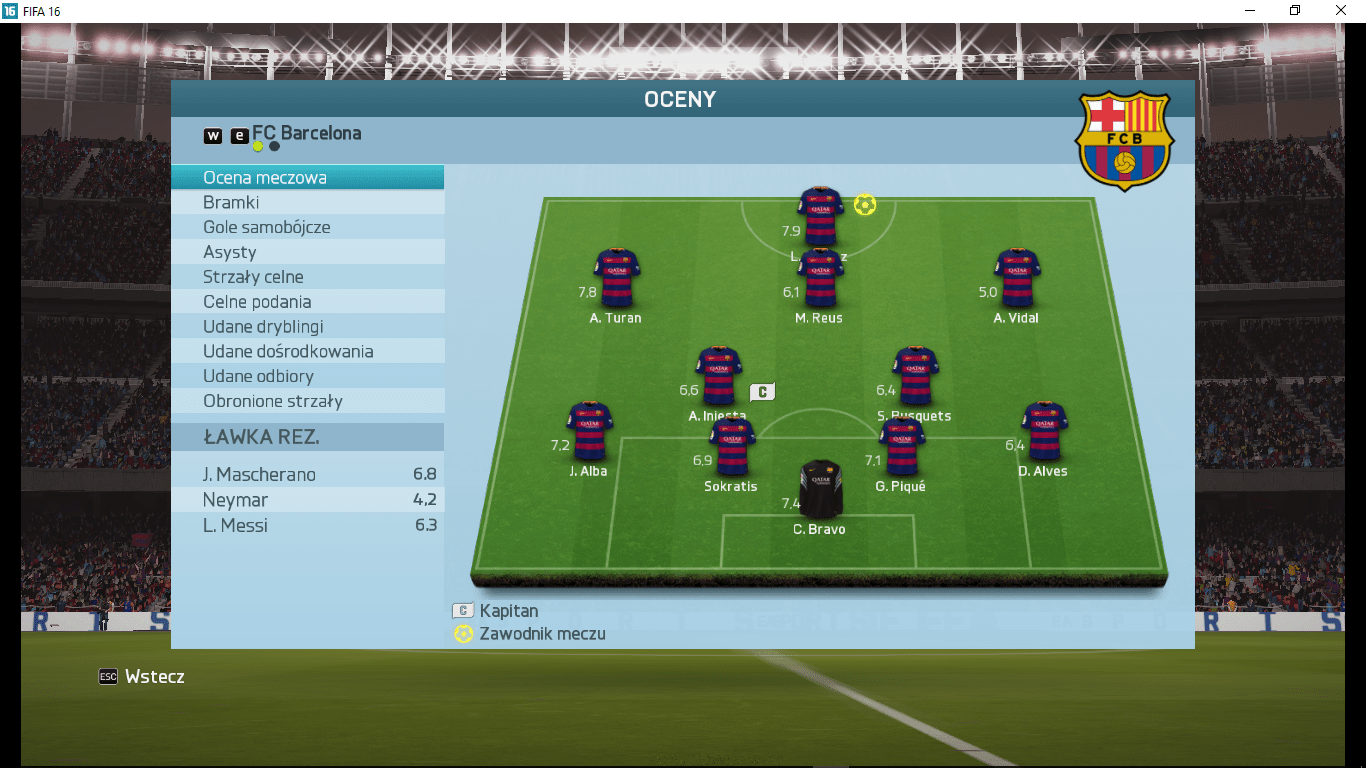The width and height of the screenshot is (1366, 768).
Task: Select Strzały celne in the list
Action: click(x=307, y=277)
